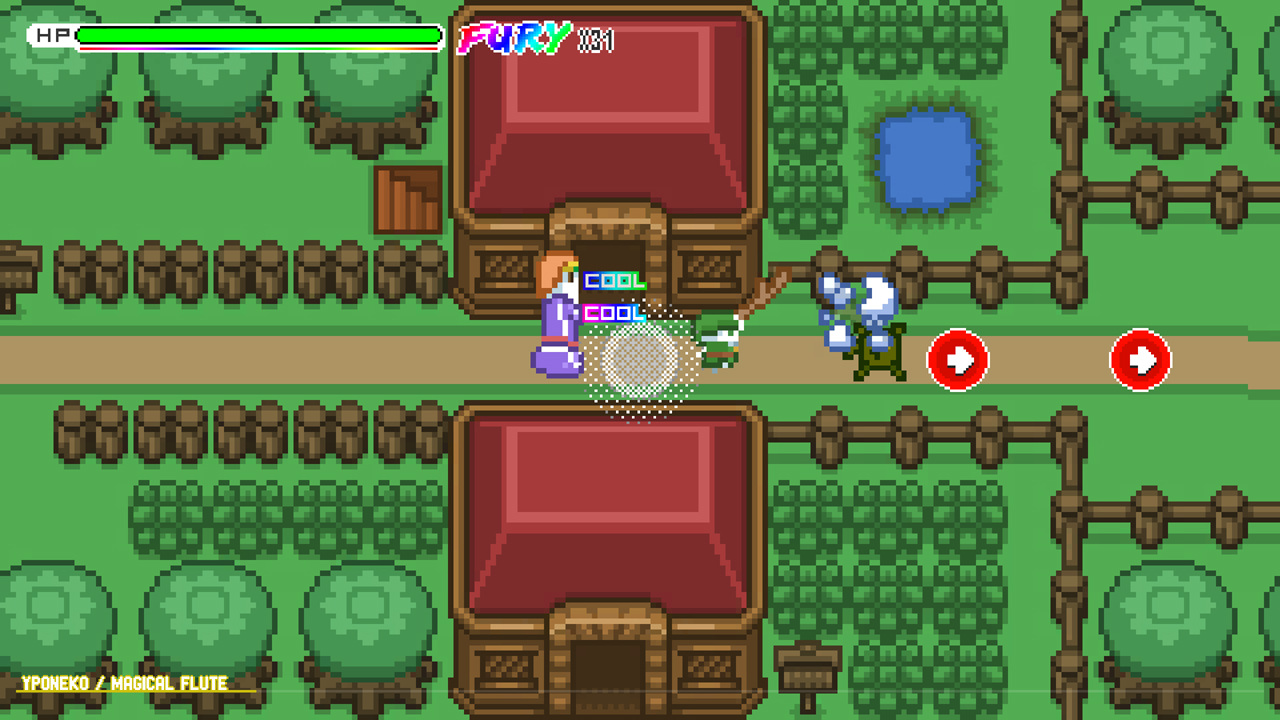Open the top house doorway
The width and height of the screenshot is (1280, 720).
tap(610, 250)
